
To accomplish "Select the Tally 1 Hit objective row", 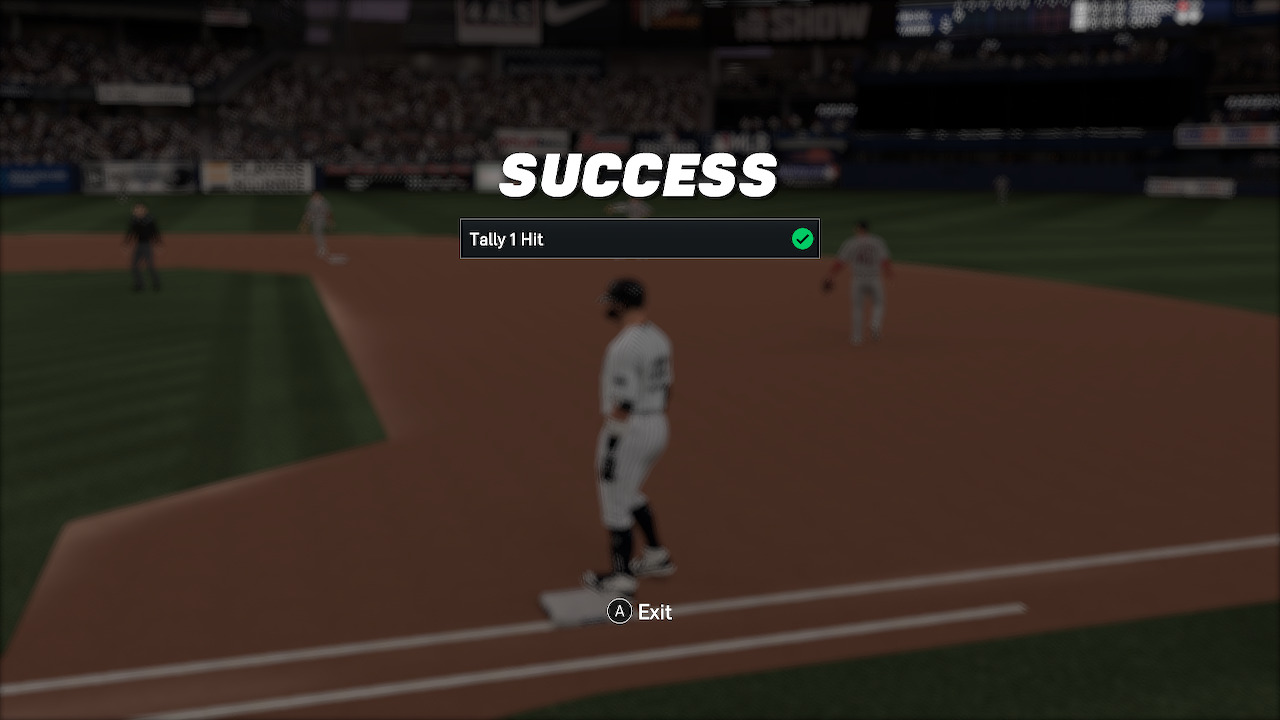I will [639, 239].
